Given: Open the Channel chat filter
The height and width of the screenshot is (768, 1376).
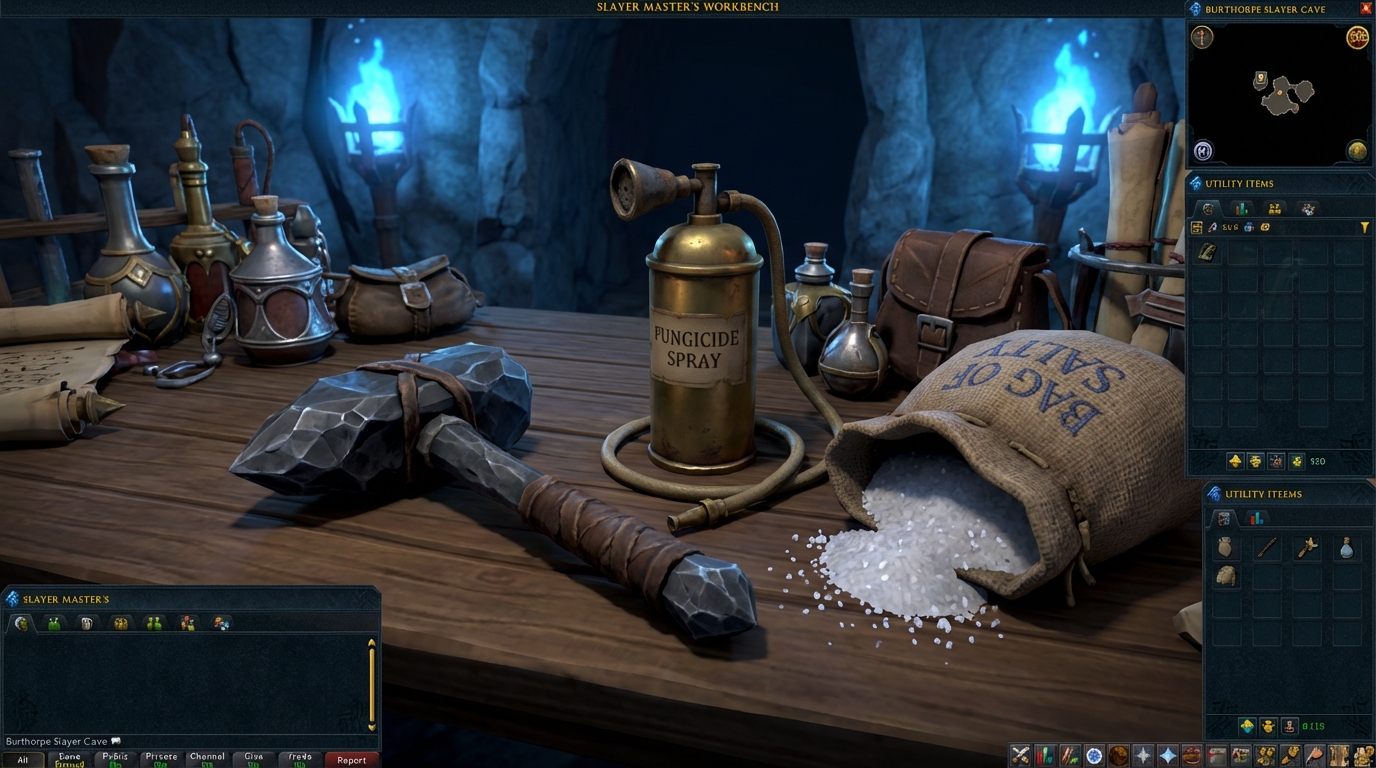Looking at the screenshot, I should (207, 760).
